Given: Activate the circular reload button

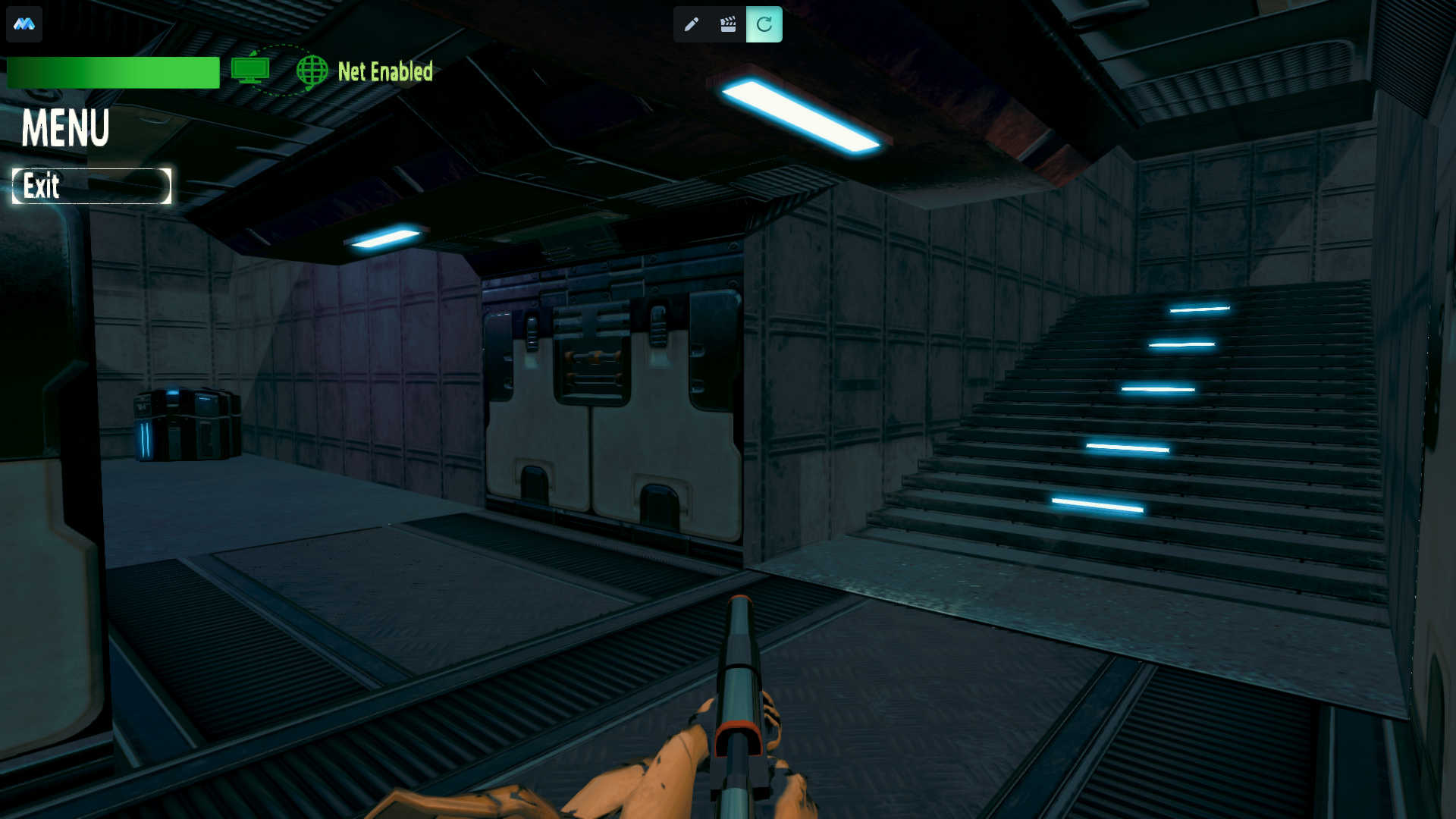Looking at the screenshot, I should click(764, 24).
